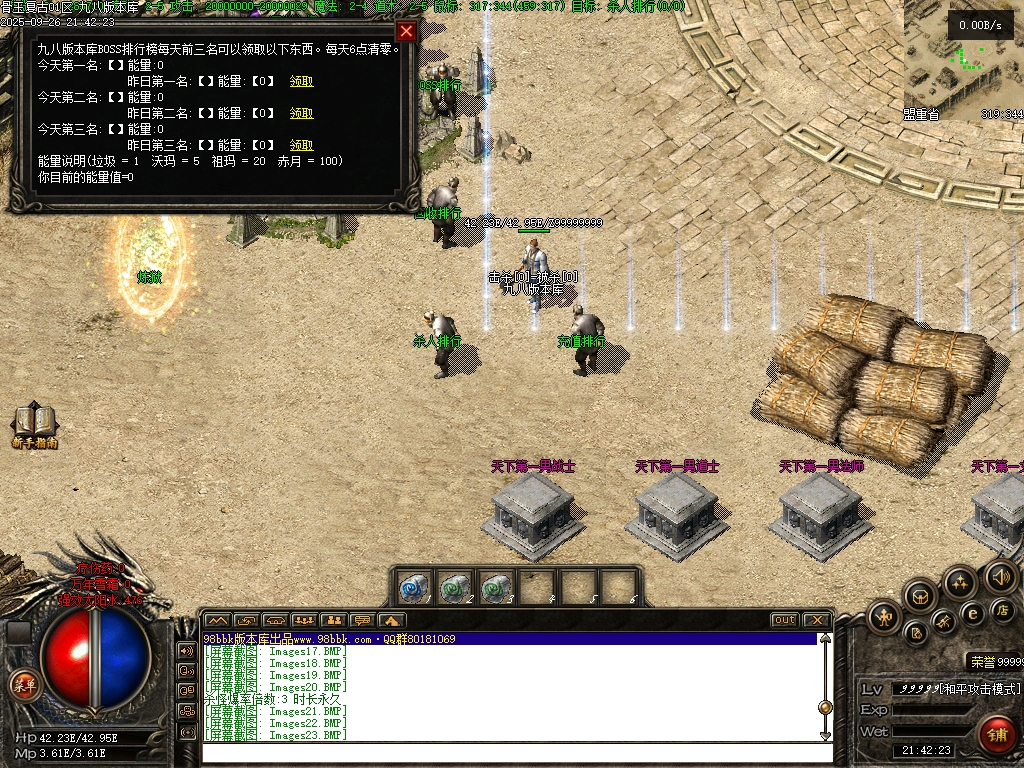The width and height of the screenshot is (1024, 768).
Task: Open the red 铺 stall button
Action: [995, 734]
